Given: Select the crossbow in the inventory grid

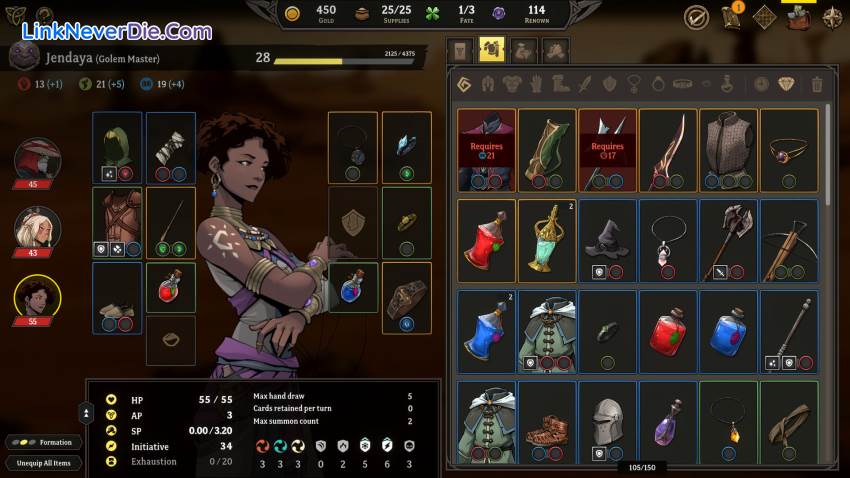Looking at the screenshot, I should (x=788, y=240).
